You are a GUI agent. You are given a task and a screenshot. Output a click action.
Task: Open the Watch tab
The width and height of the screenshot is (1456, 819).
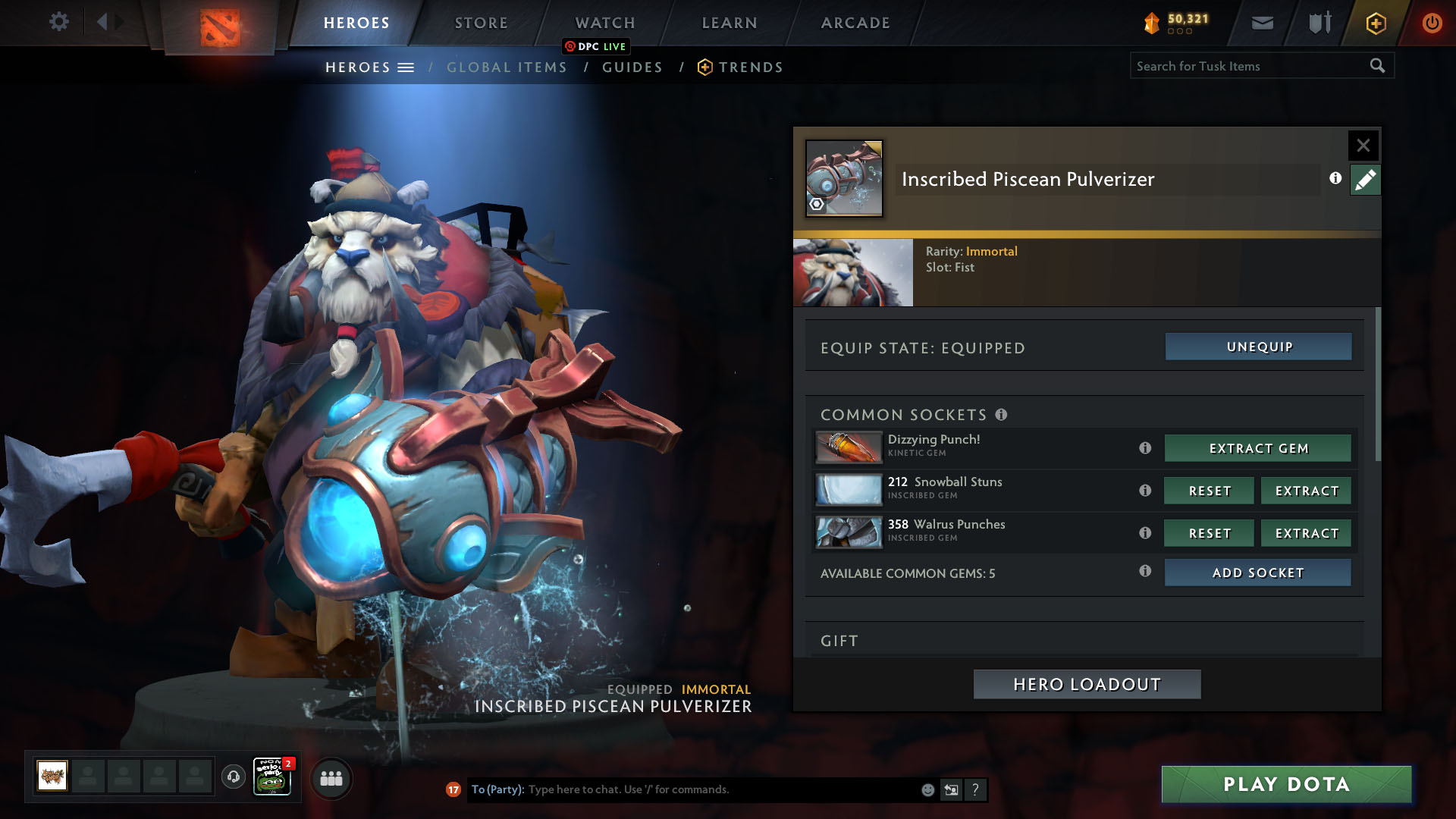pos(604,23)
